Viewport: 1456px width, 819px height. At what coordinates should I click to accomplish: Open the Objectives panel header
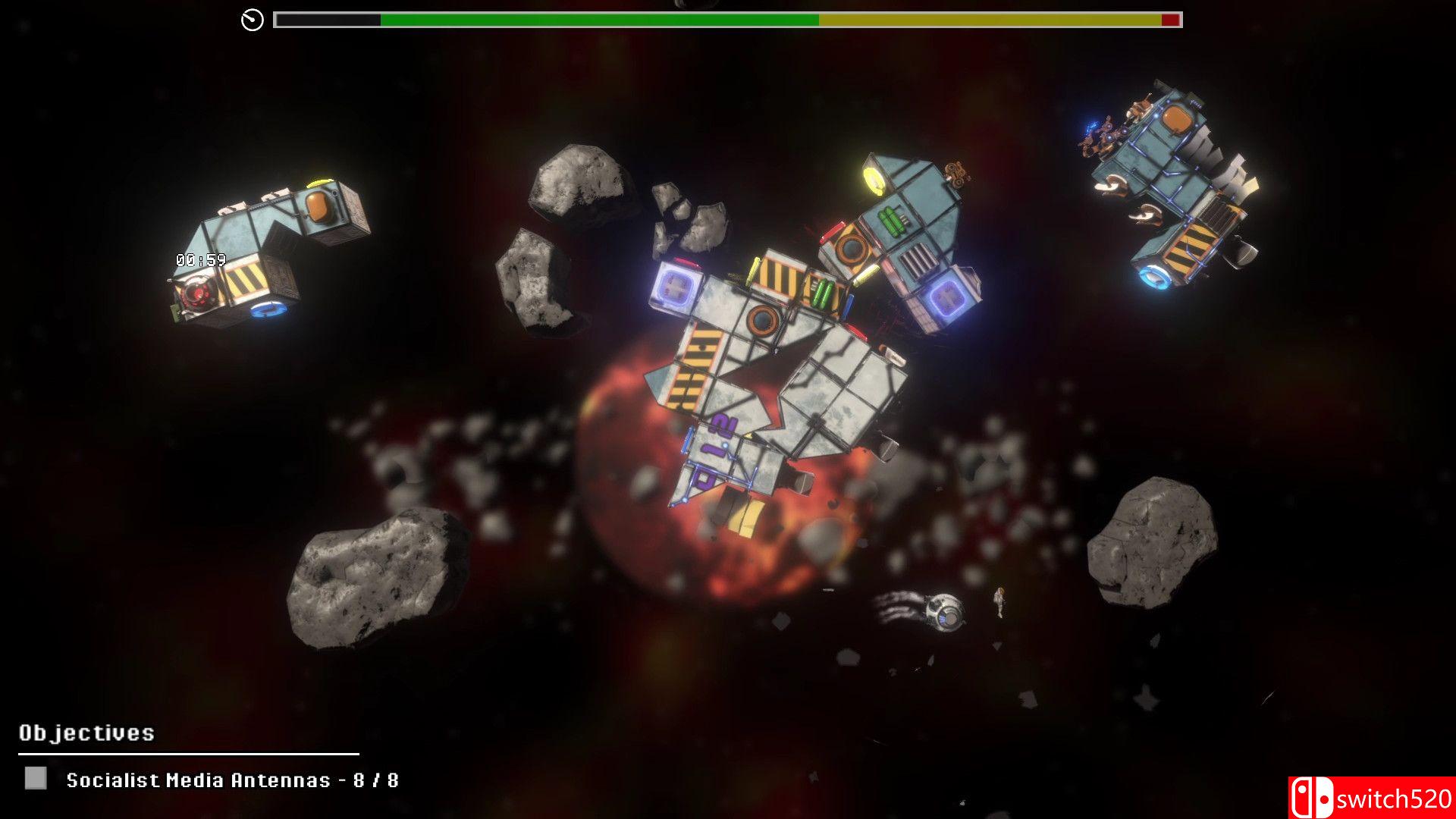click(86, 733)
